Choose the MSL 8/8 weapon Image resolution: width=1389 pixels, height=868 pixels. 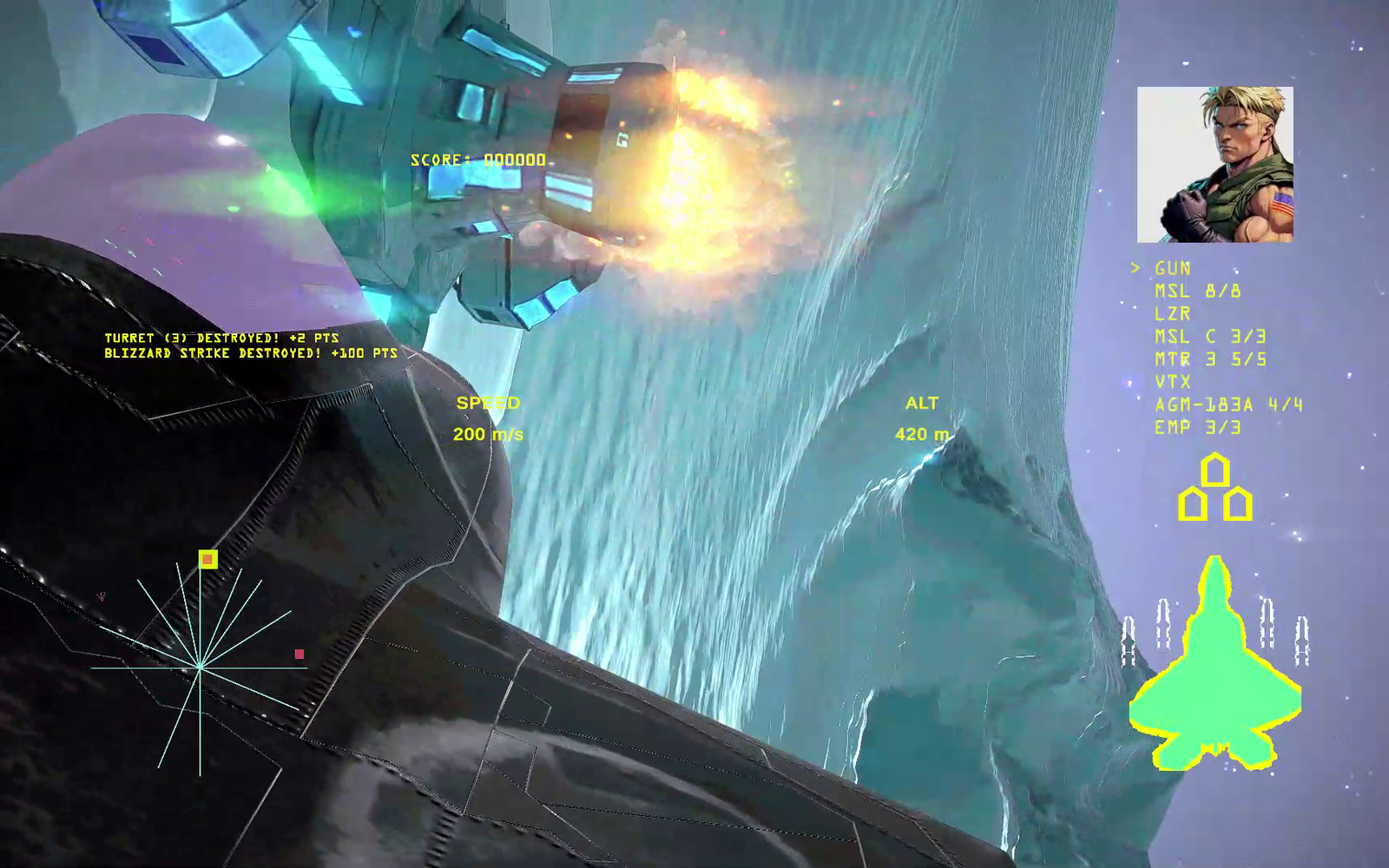1197,292
